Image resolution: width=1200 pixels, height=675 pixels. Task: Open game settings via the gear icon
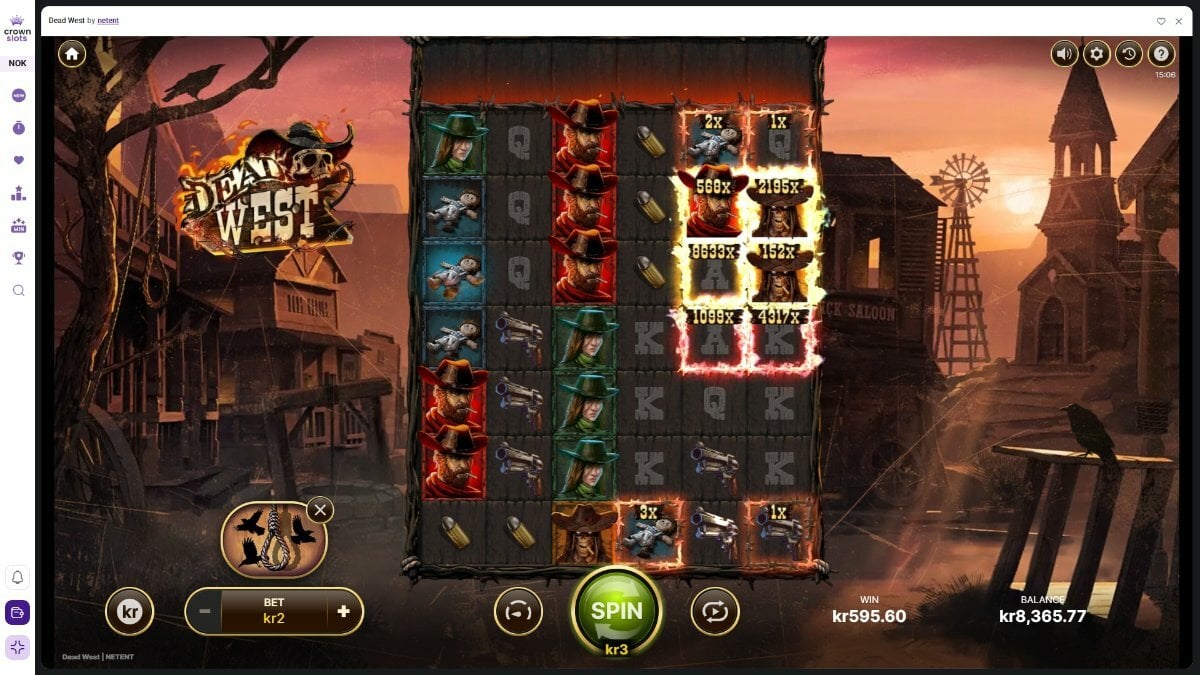[x=1096, y=54]
